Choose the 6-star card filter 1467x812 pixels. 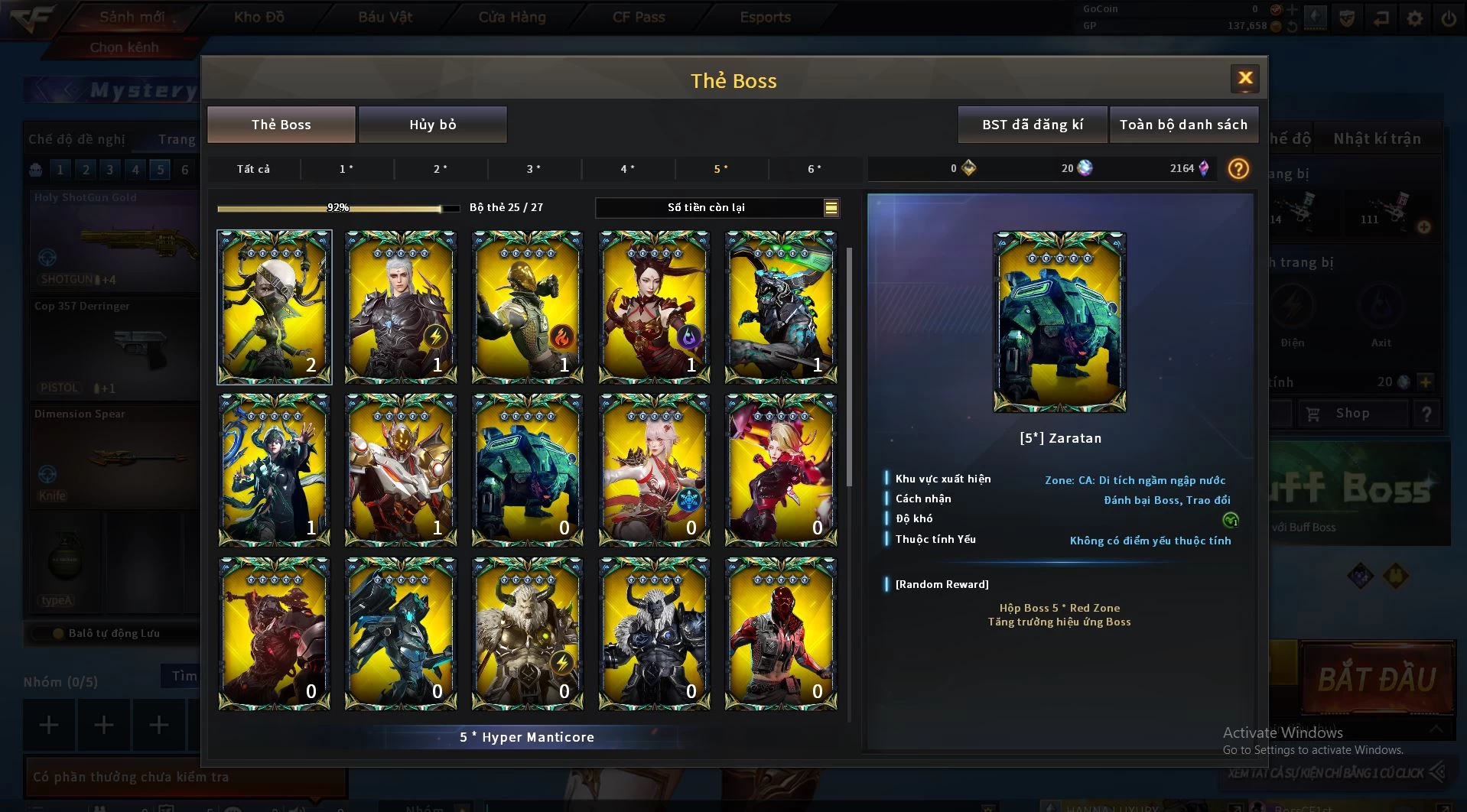pyautogui.click(x=815, y=169)
